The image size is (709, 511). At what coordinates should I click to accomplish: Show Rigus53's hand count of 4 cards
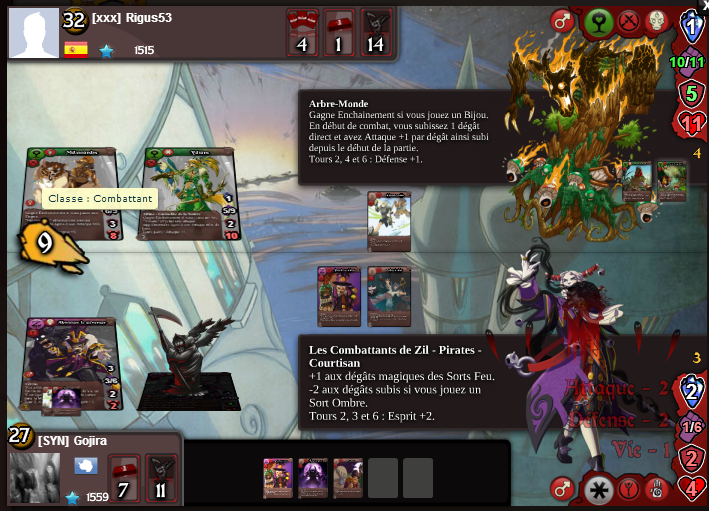tap(301, 32)
